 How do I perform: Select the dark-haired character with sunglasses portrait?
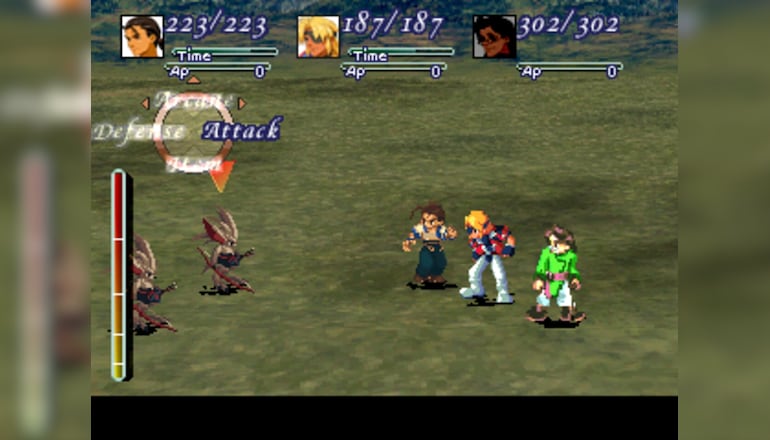pos(494,37)
